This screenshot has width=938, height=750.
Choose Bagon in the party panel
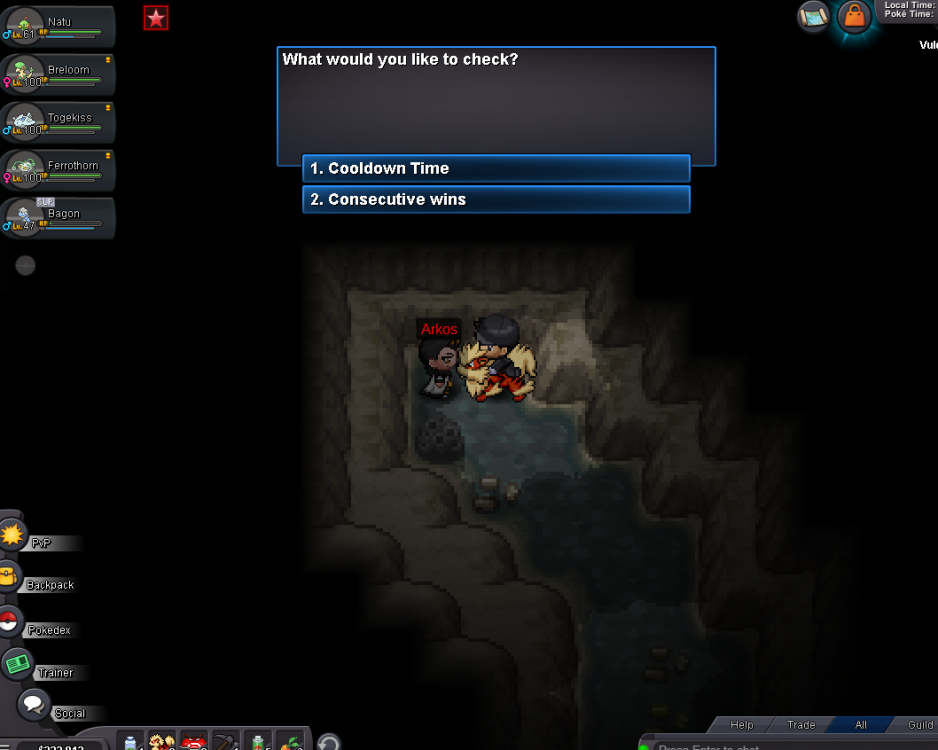(58, 219)
